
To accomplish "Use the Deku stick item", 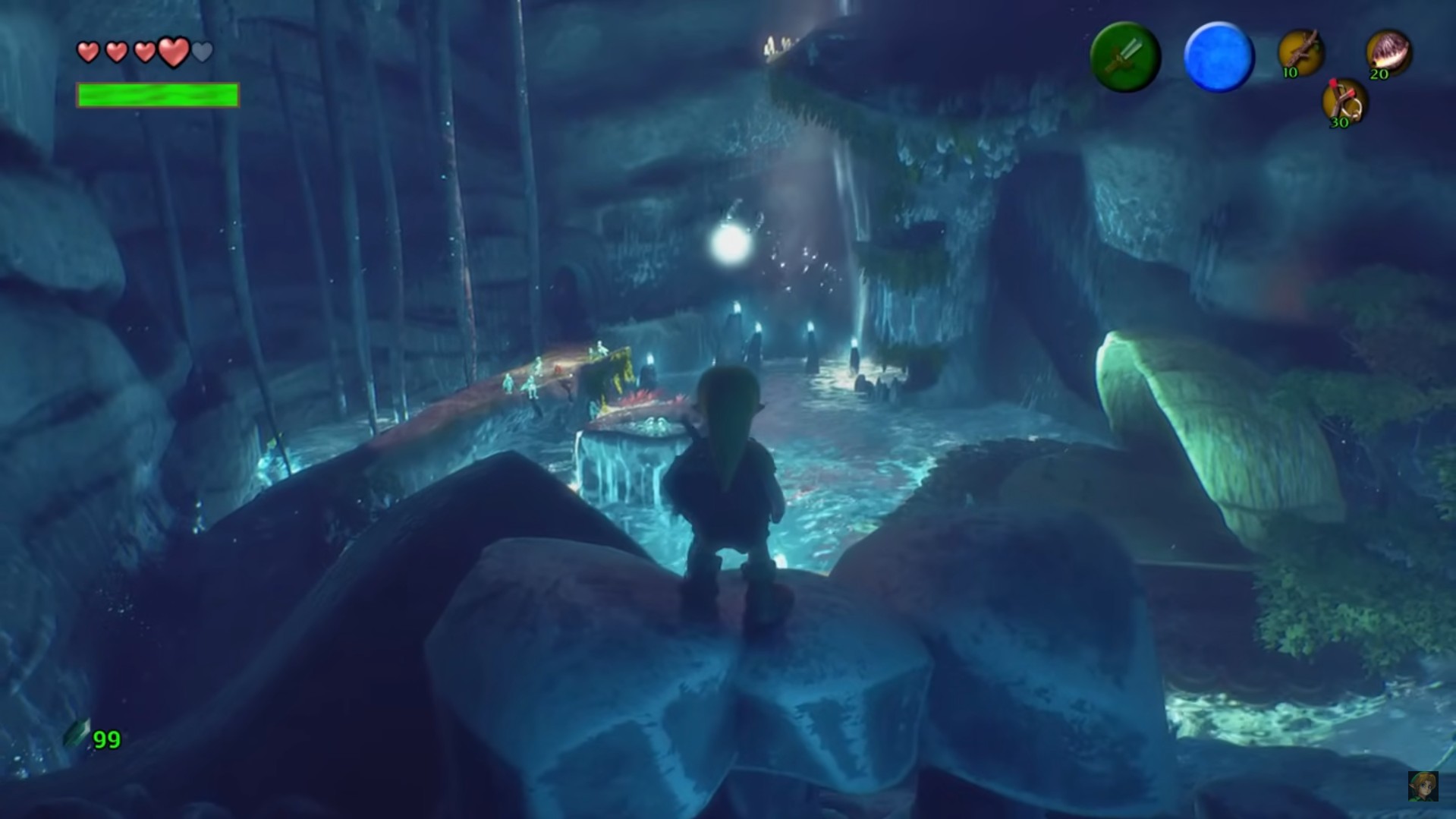I will click(x=1301, y=53).
